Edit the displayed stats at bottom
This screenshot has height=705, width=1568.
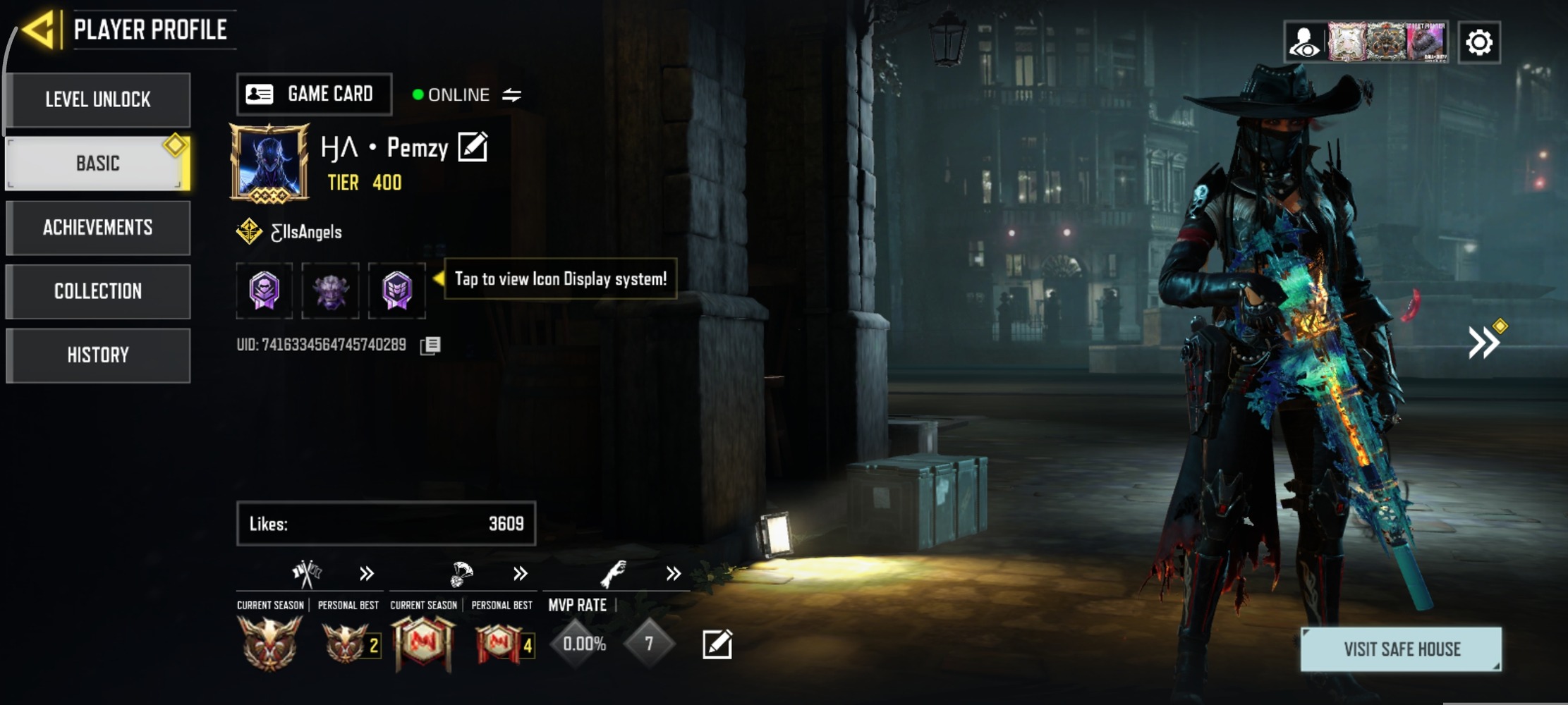coord(717,644)
